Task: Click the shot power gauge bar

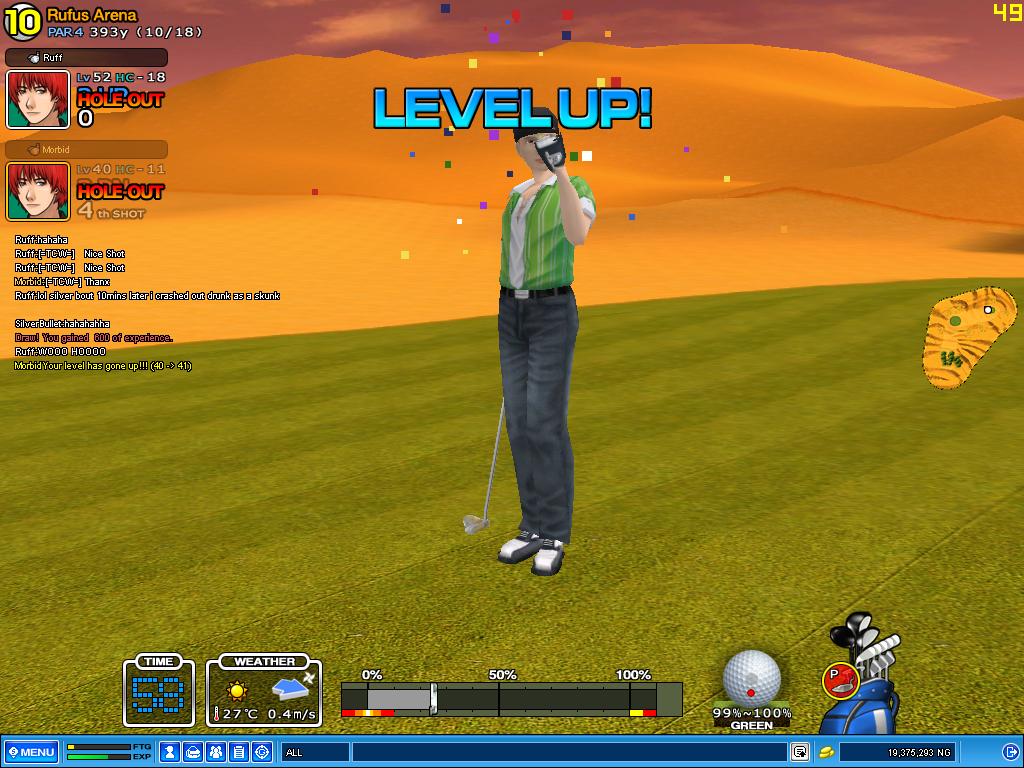Action: 510,698
